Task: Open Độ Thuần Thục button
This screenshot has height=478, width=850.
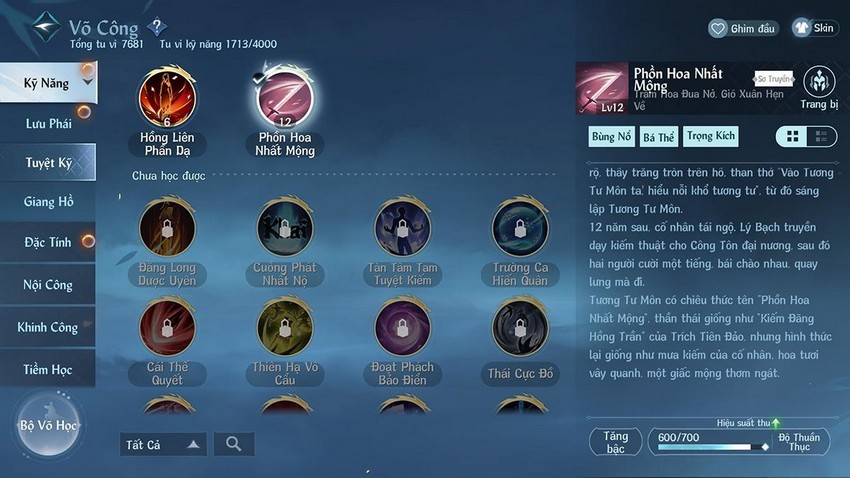Action: coord(800,441)
